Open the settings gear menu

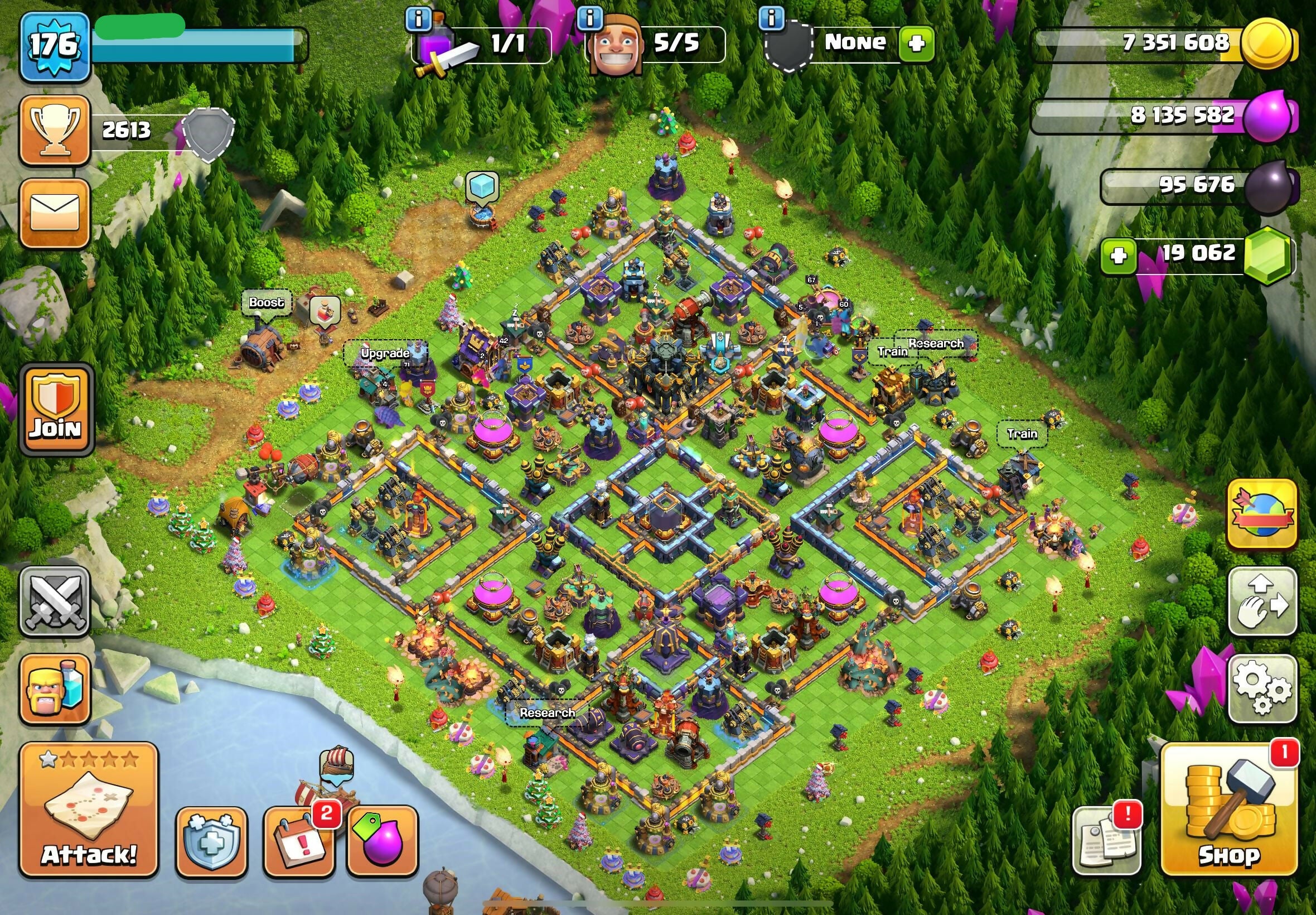pos(1261,688)
